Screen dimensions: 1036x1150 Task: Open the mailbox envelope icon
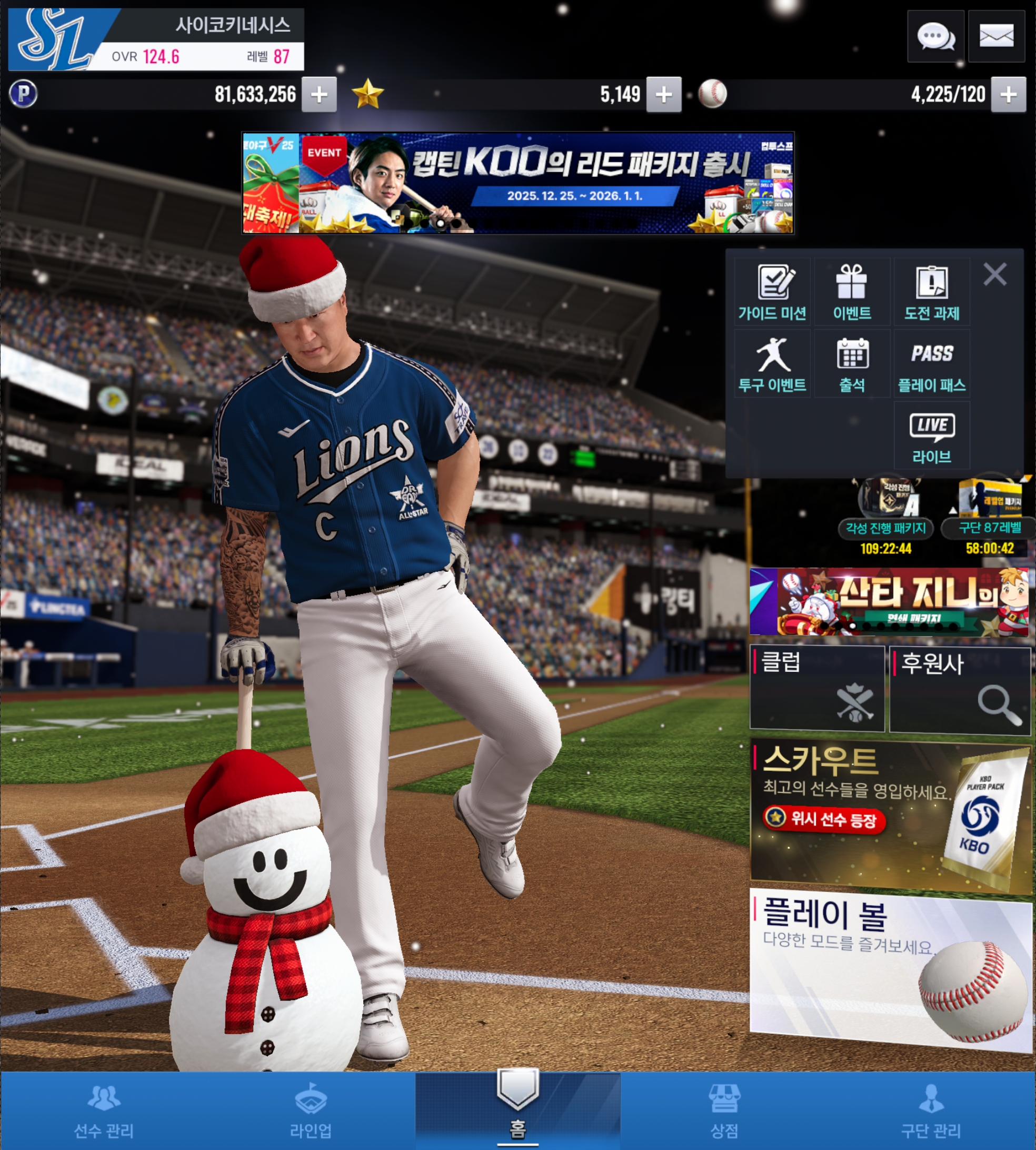point(995,36)
